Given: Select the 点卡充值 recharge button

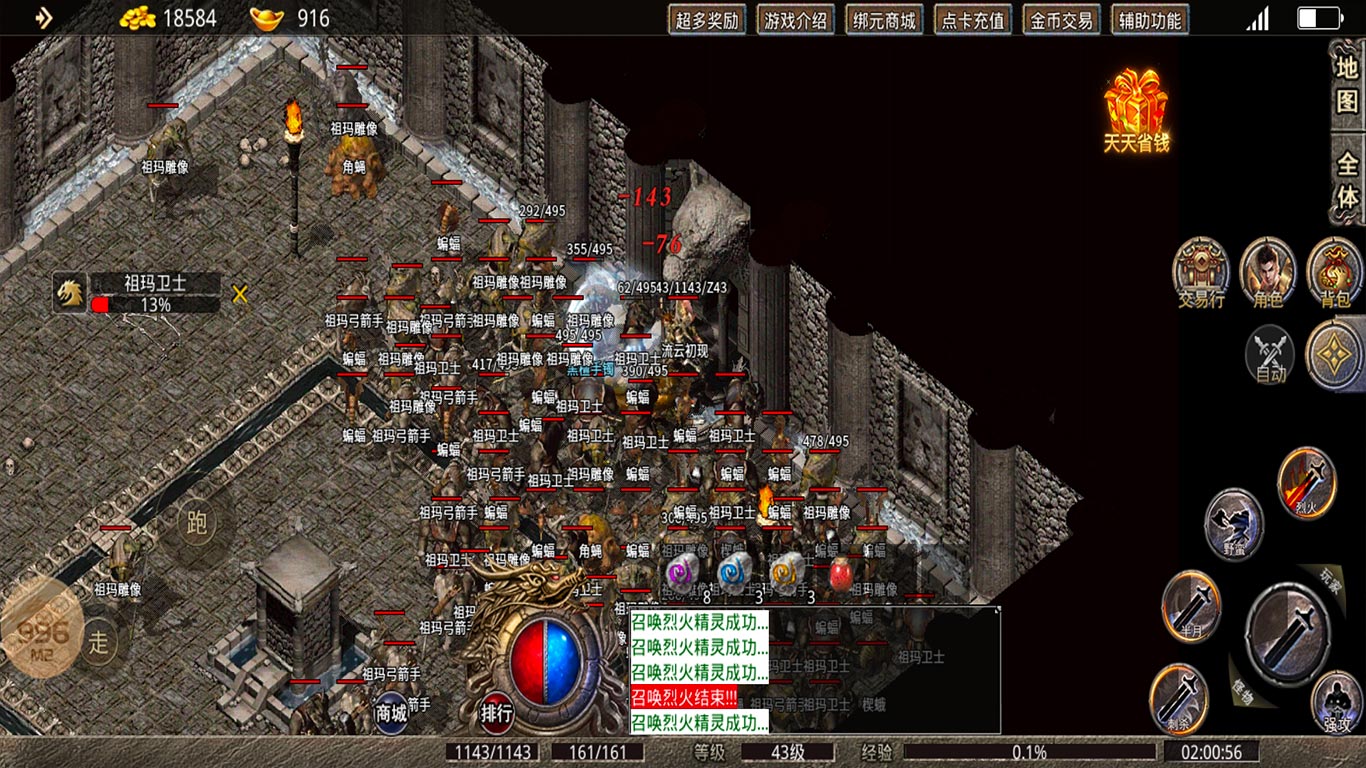Looking at the screenshot, I should pos(972,20).
